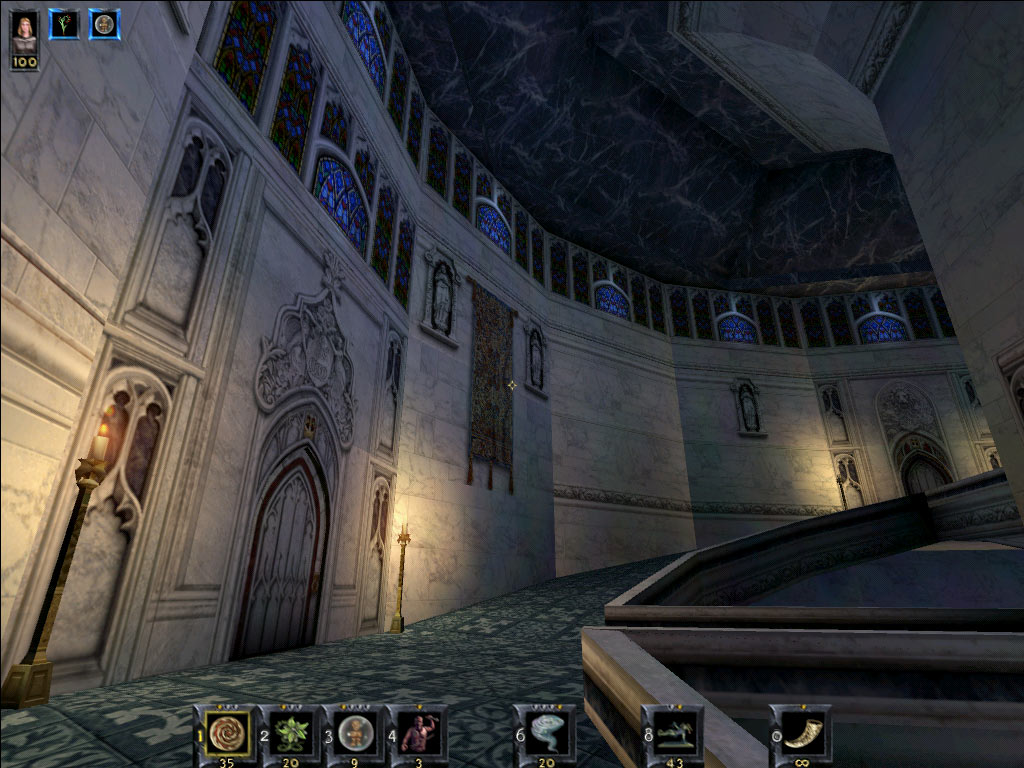This screenshot has height=768, width=1024.
Task: Click the blonde character portrait
Action: coord(25,30)
